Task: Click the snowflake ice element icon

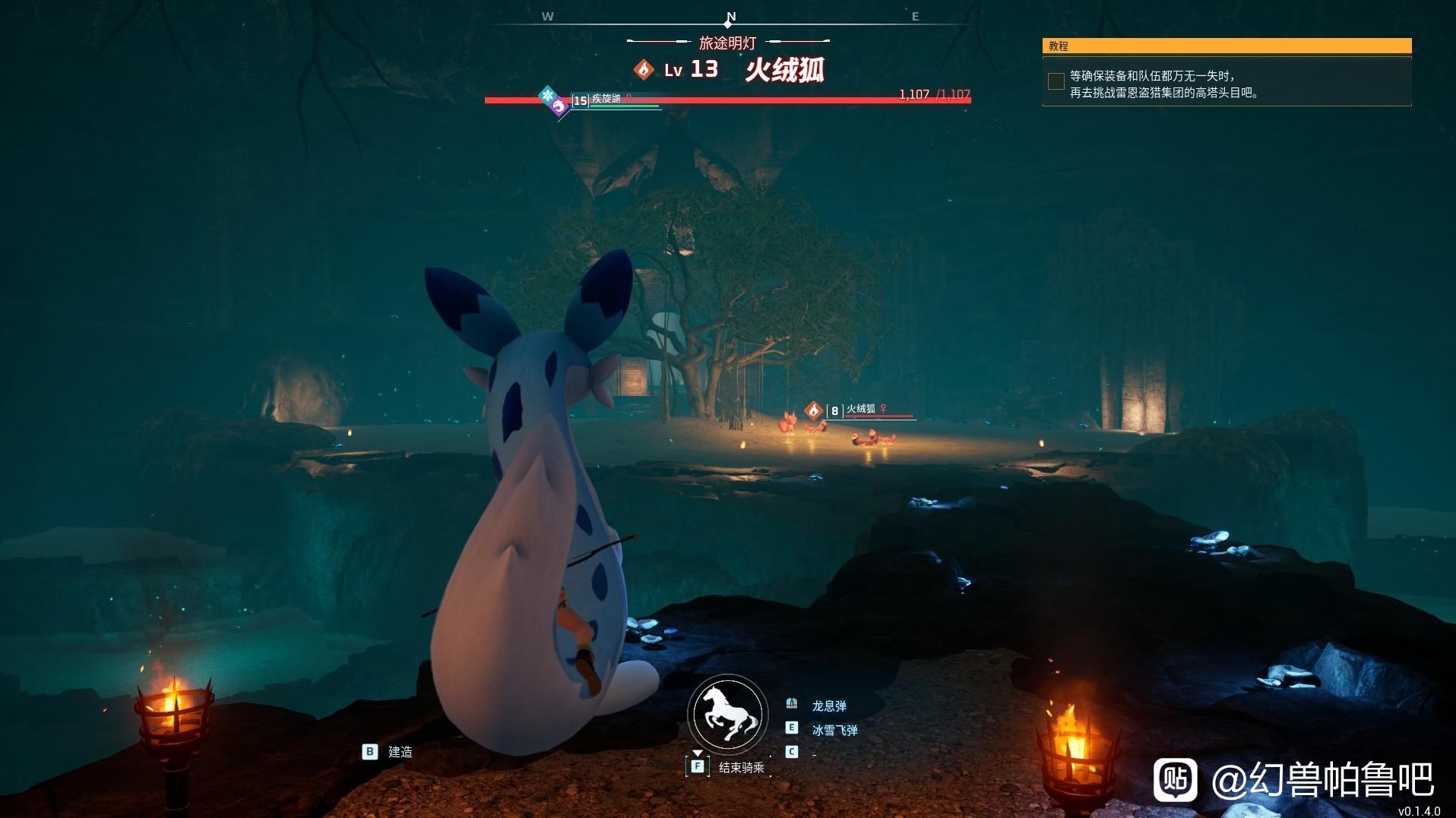Action: [x=547, y=95]
